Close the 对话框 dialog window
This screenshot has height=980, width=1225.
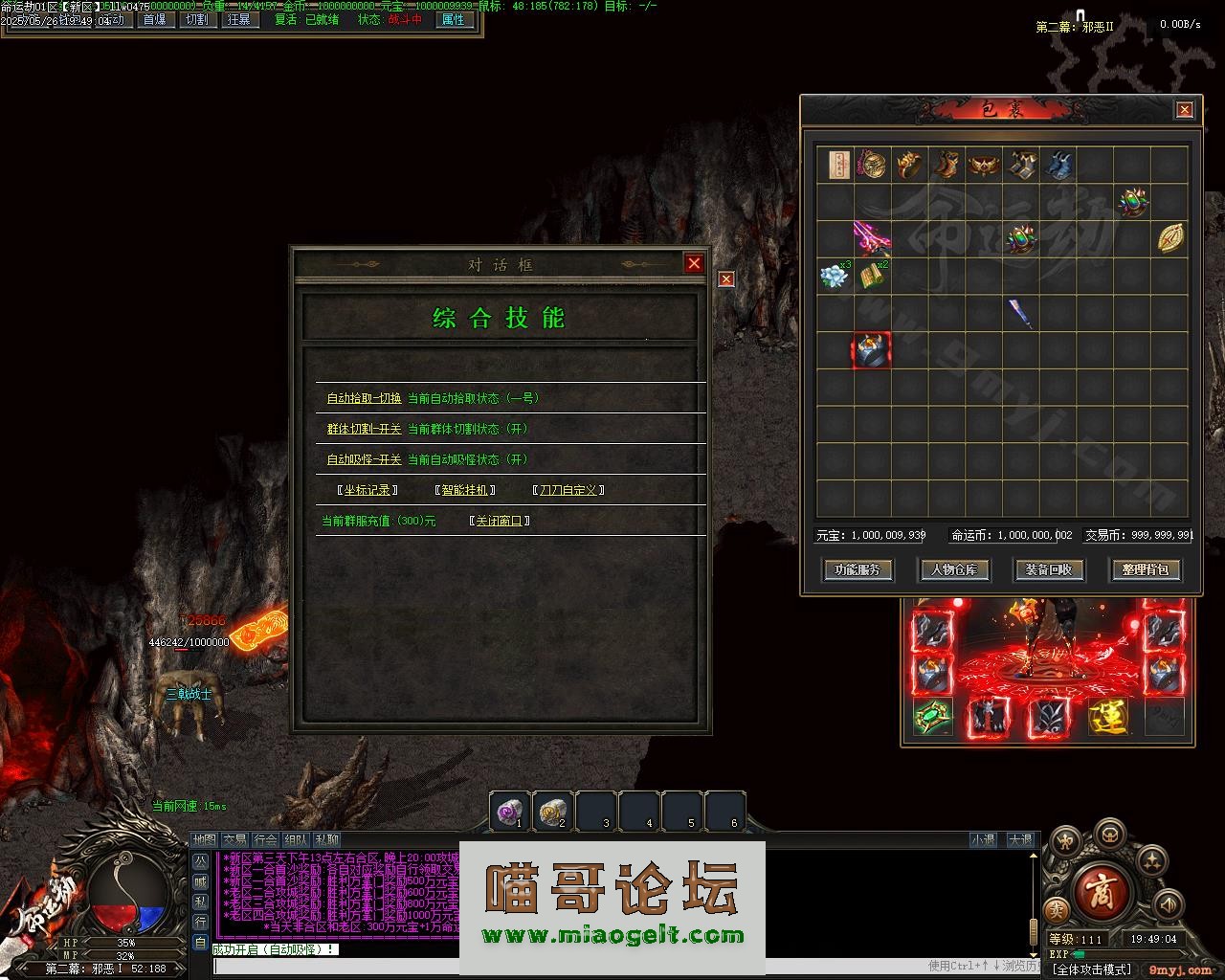tap(694, 263)
